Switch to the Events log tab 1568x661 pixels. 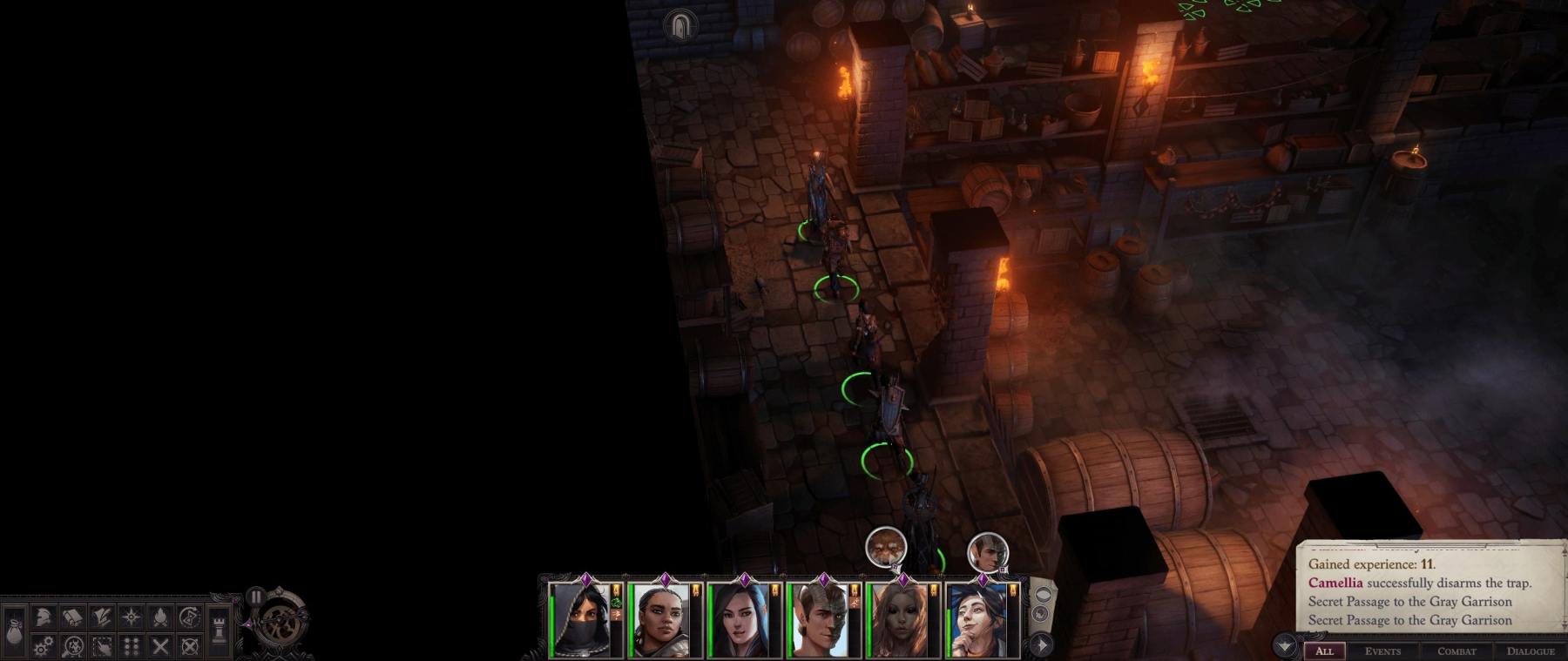point(1382,651)
